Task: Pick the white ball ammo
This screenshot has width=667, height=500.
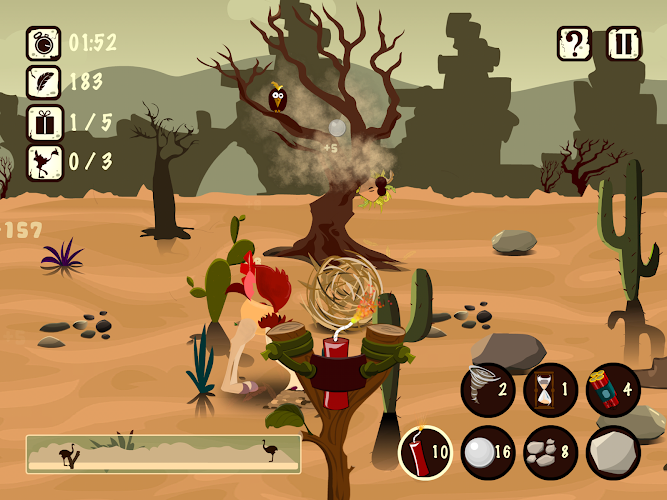Action: (x=488, y=453)
